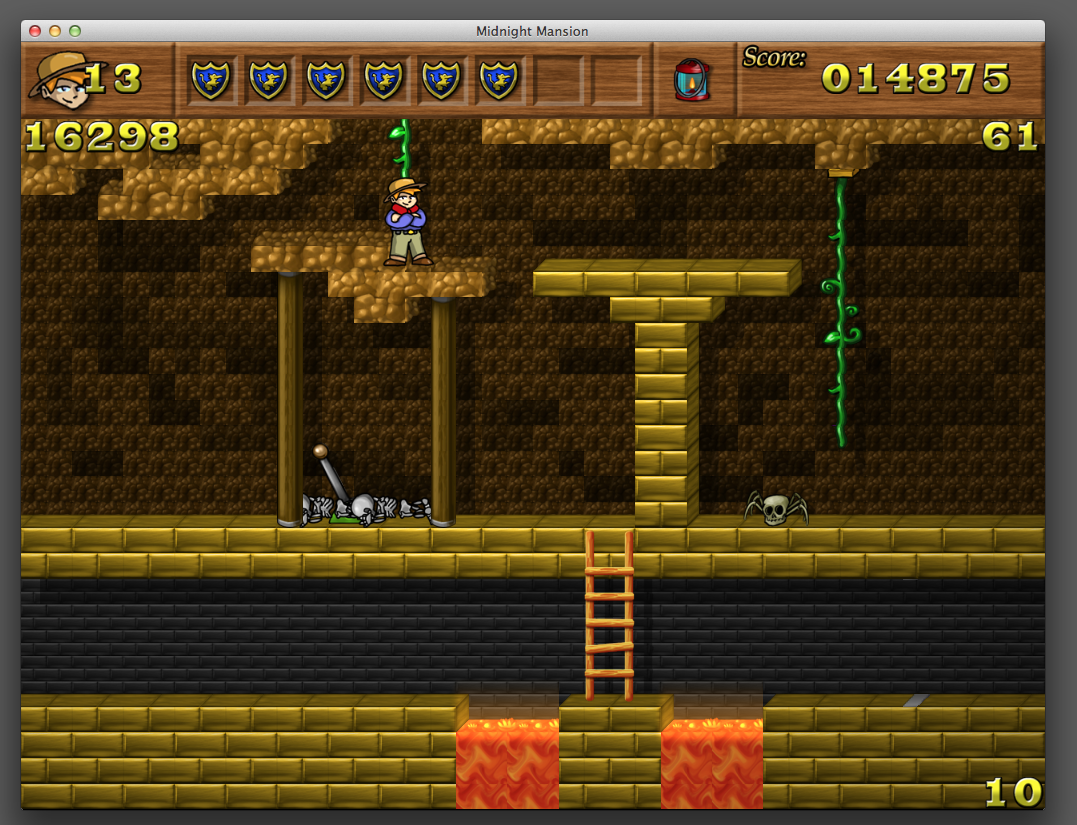
Task: Close the Midnight Mansion window
Action: pos(35,31)
